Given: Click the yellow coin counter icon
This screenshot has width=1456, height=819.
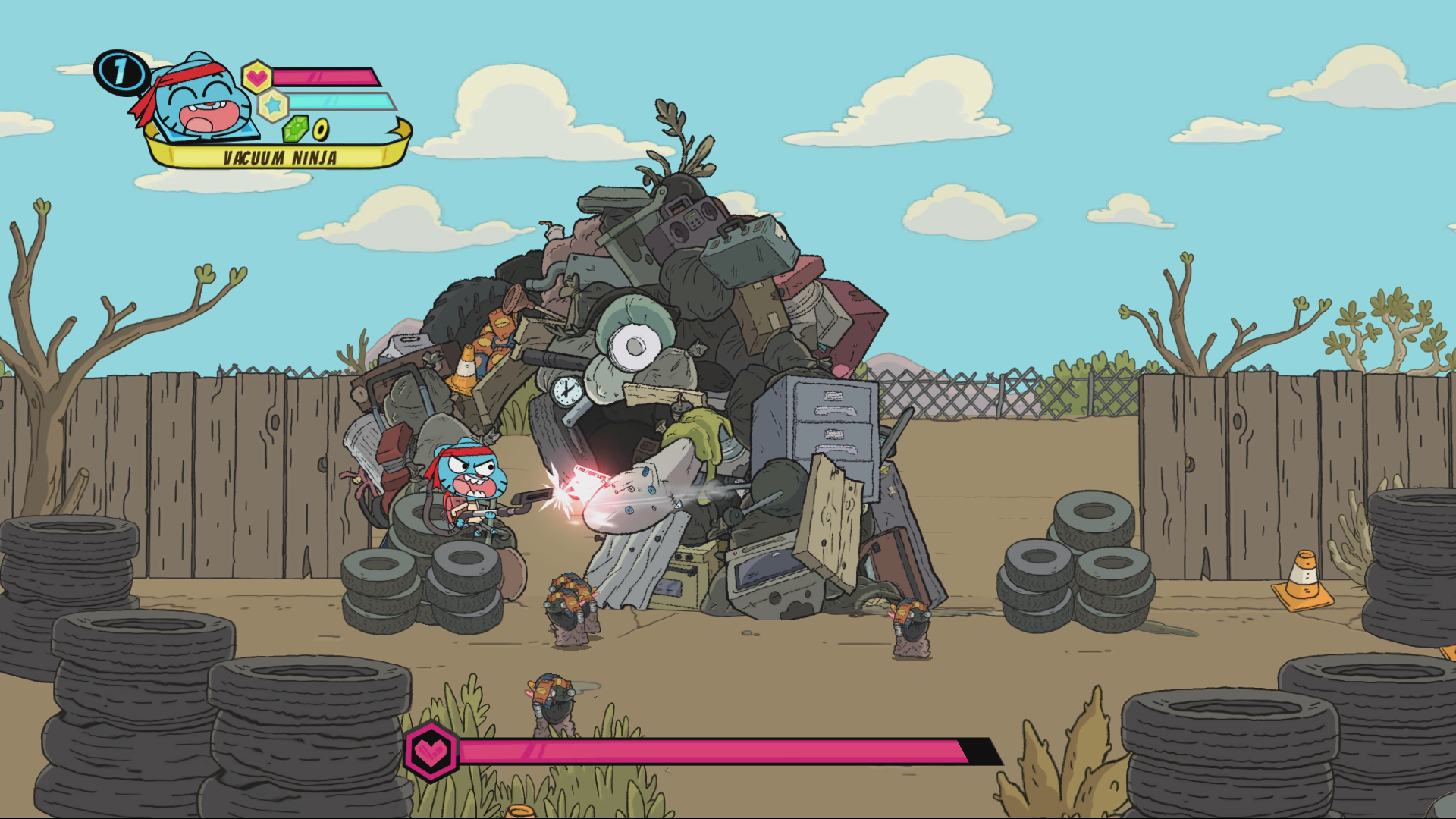Looking at the screenshot, I should (321, 128).
